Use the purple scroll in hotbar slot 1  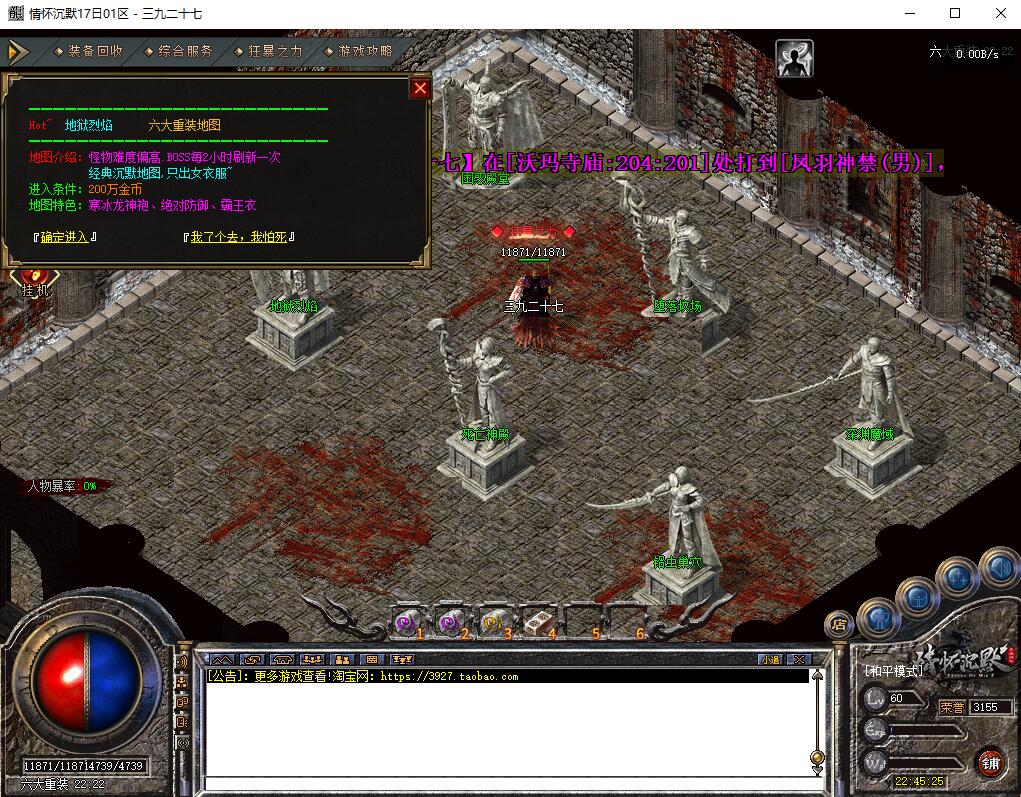pos(405,621)
